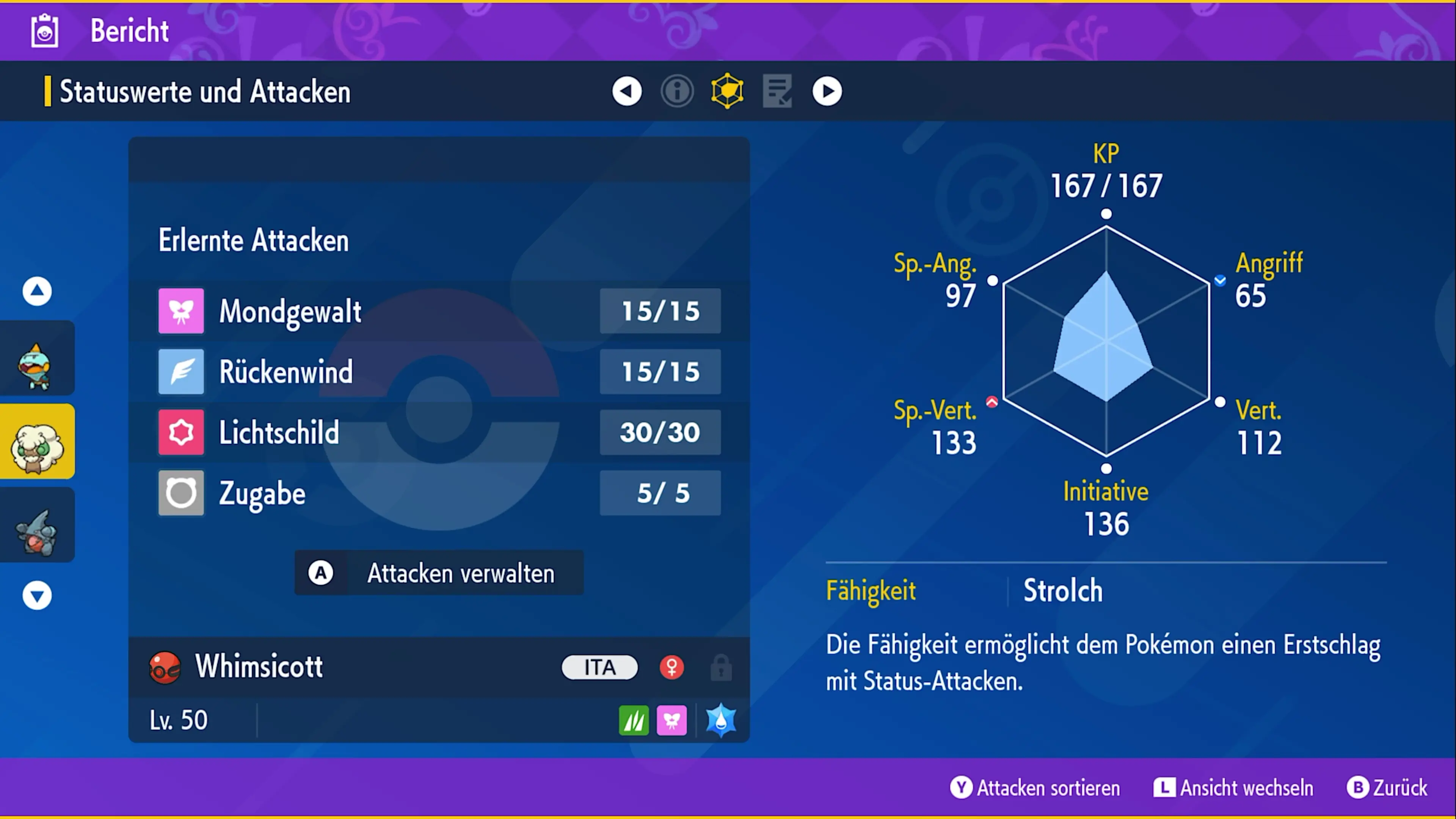Navigate forward with the right arrow
The width and height of the screenshot is (1456, 819).
pyautogui.click(x=827, y=91)
